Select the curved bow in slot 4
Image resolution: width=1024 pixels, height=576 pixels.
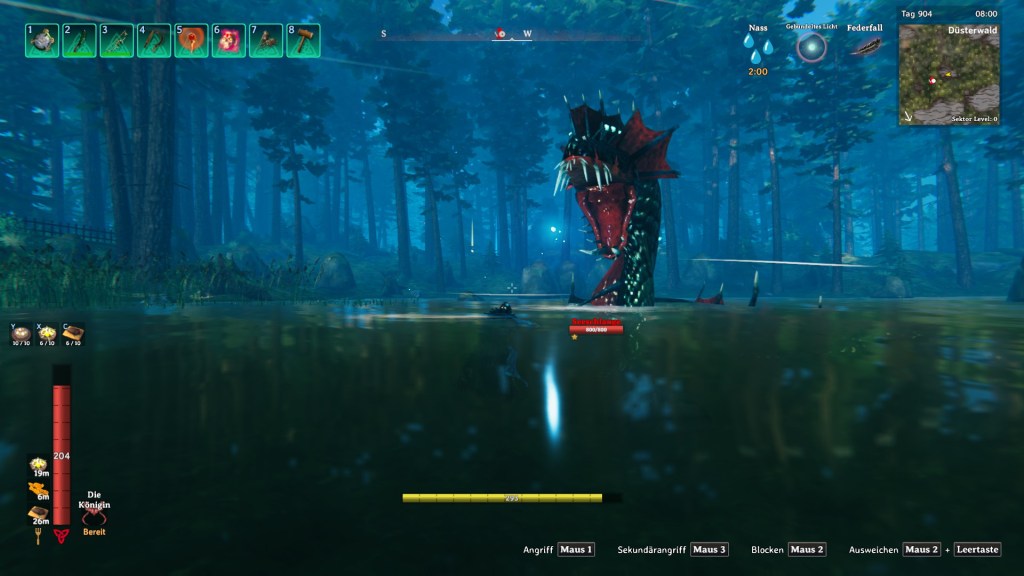pyautogui.click(x=154, y=40)
